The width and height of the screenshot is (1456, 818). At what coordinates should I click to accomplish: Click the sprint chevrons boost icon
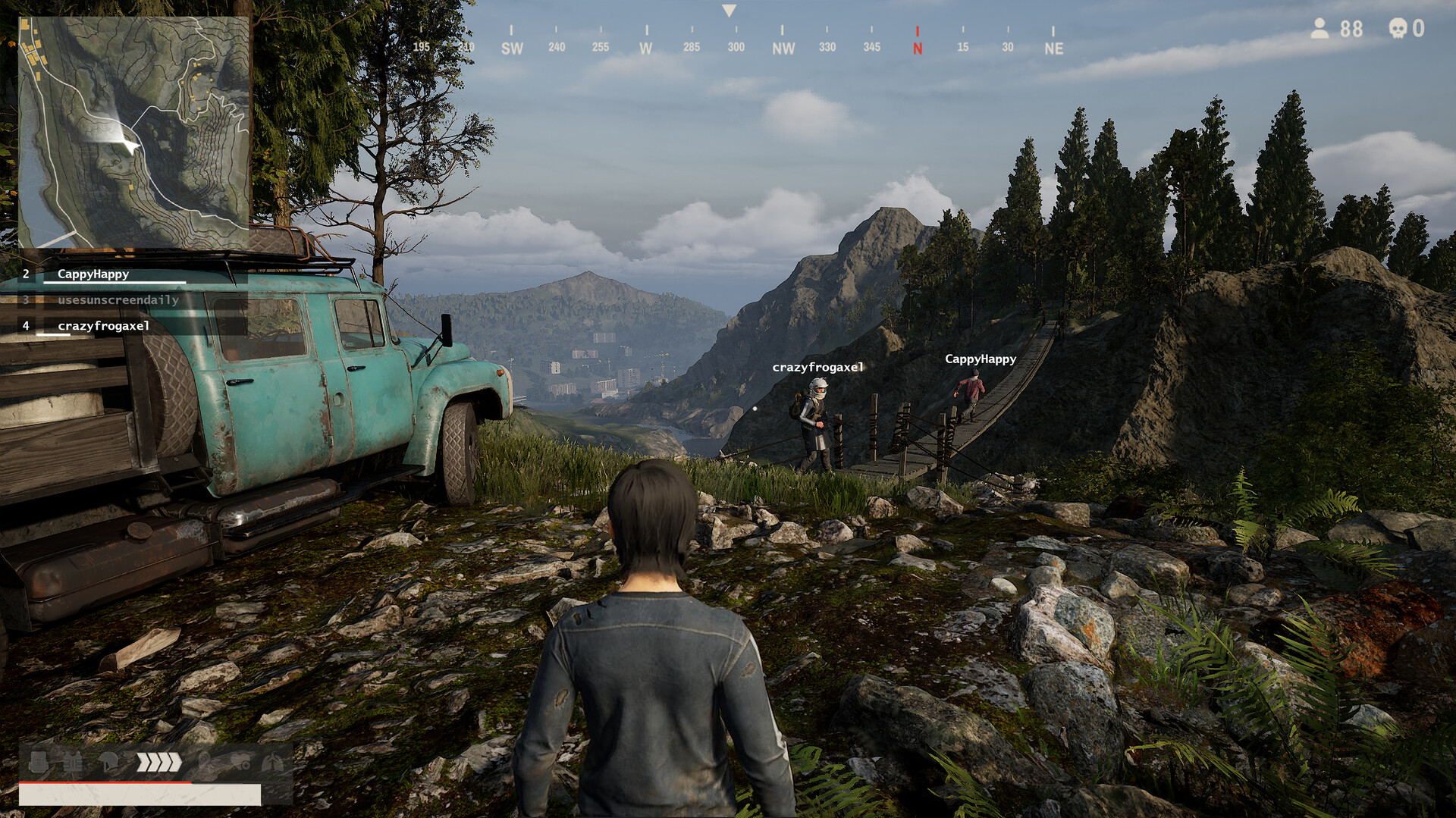tap(158, 762)
